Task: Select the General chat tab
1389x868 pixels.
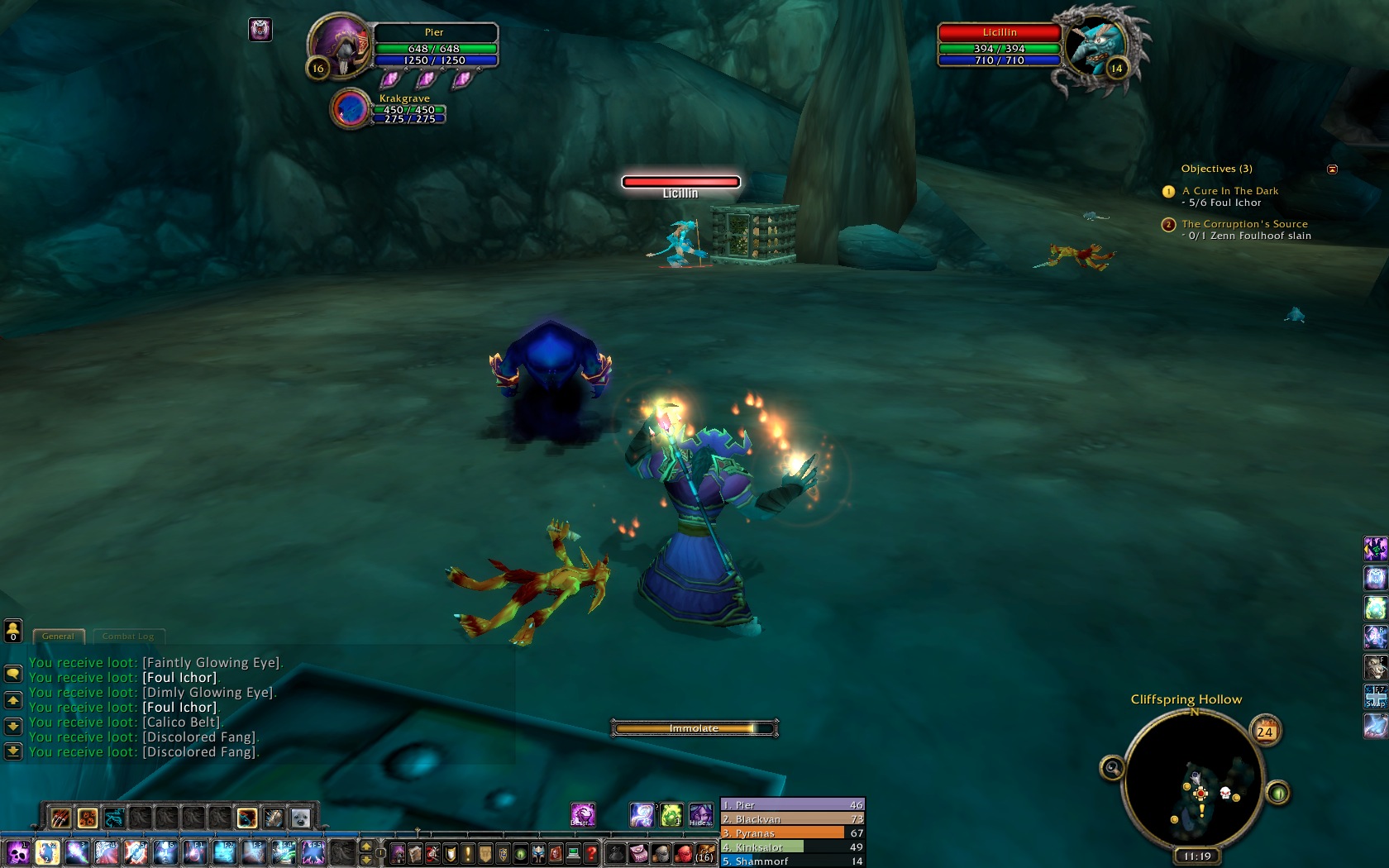Action: point(58,637)
